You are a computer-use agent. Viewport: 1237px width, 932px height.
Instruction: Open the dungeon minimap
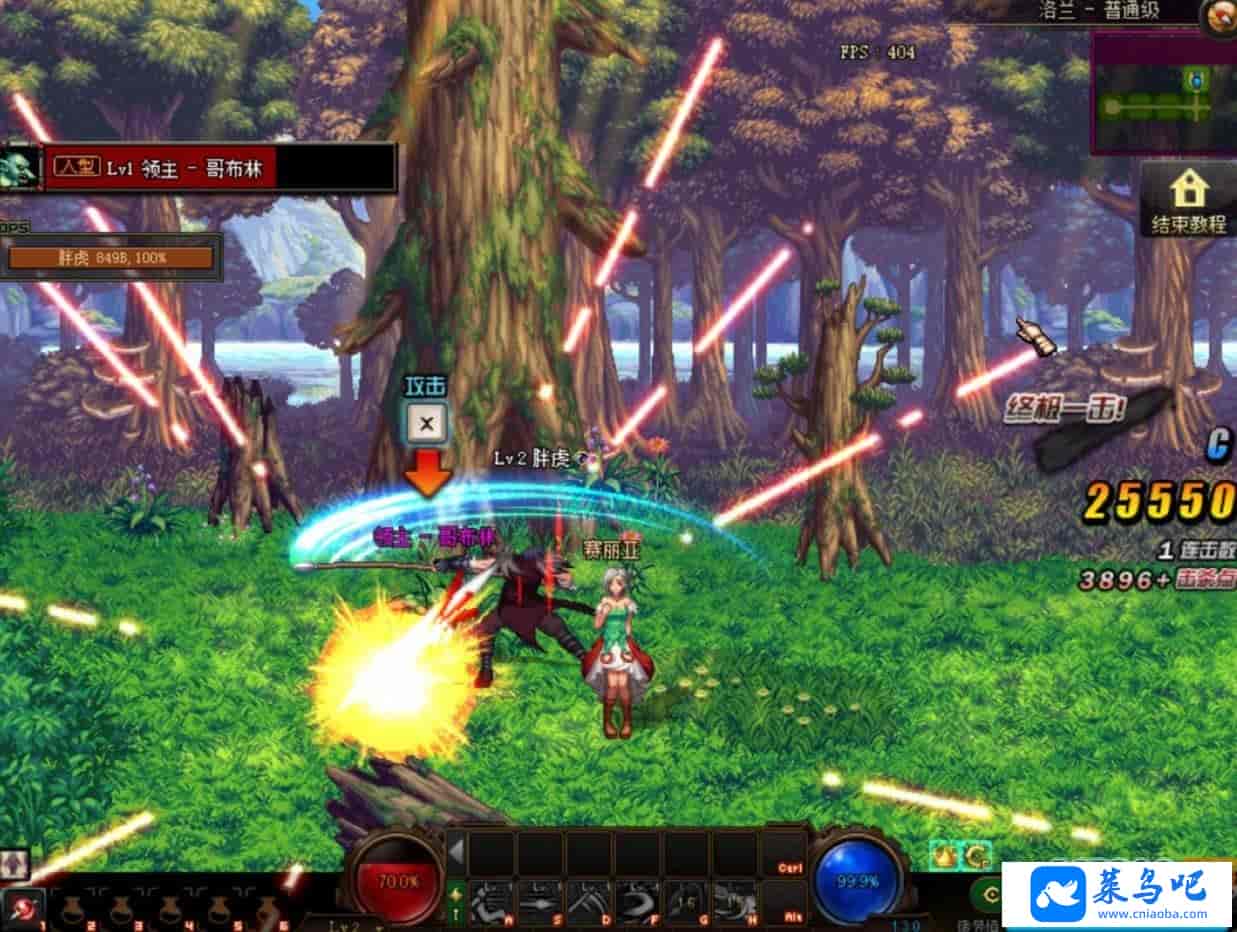coord(1162,92)
